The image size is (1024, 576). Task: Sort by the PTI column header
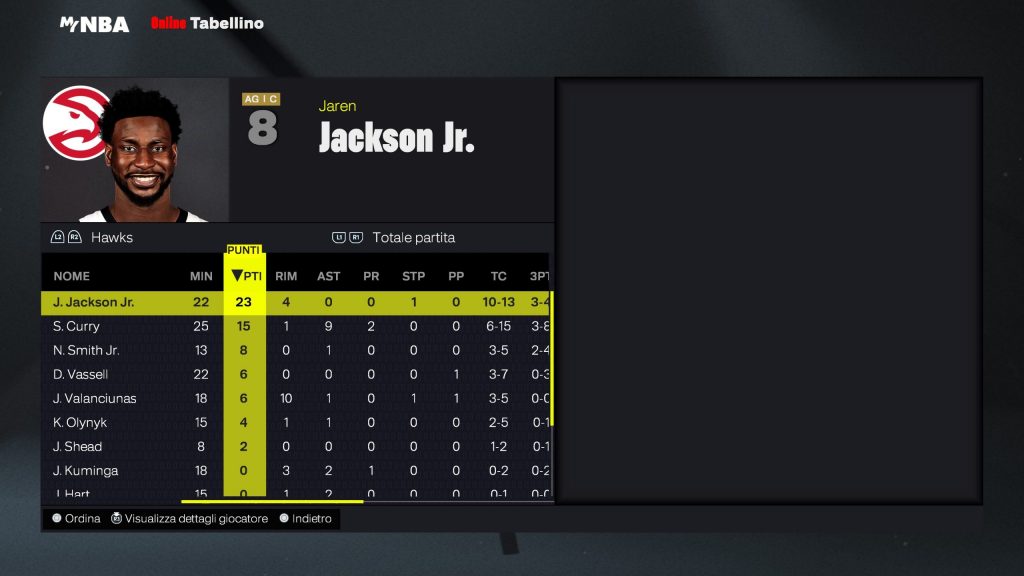pyautogui.click(x=245, y=276)
